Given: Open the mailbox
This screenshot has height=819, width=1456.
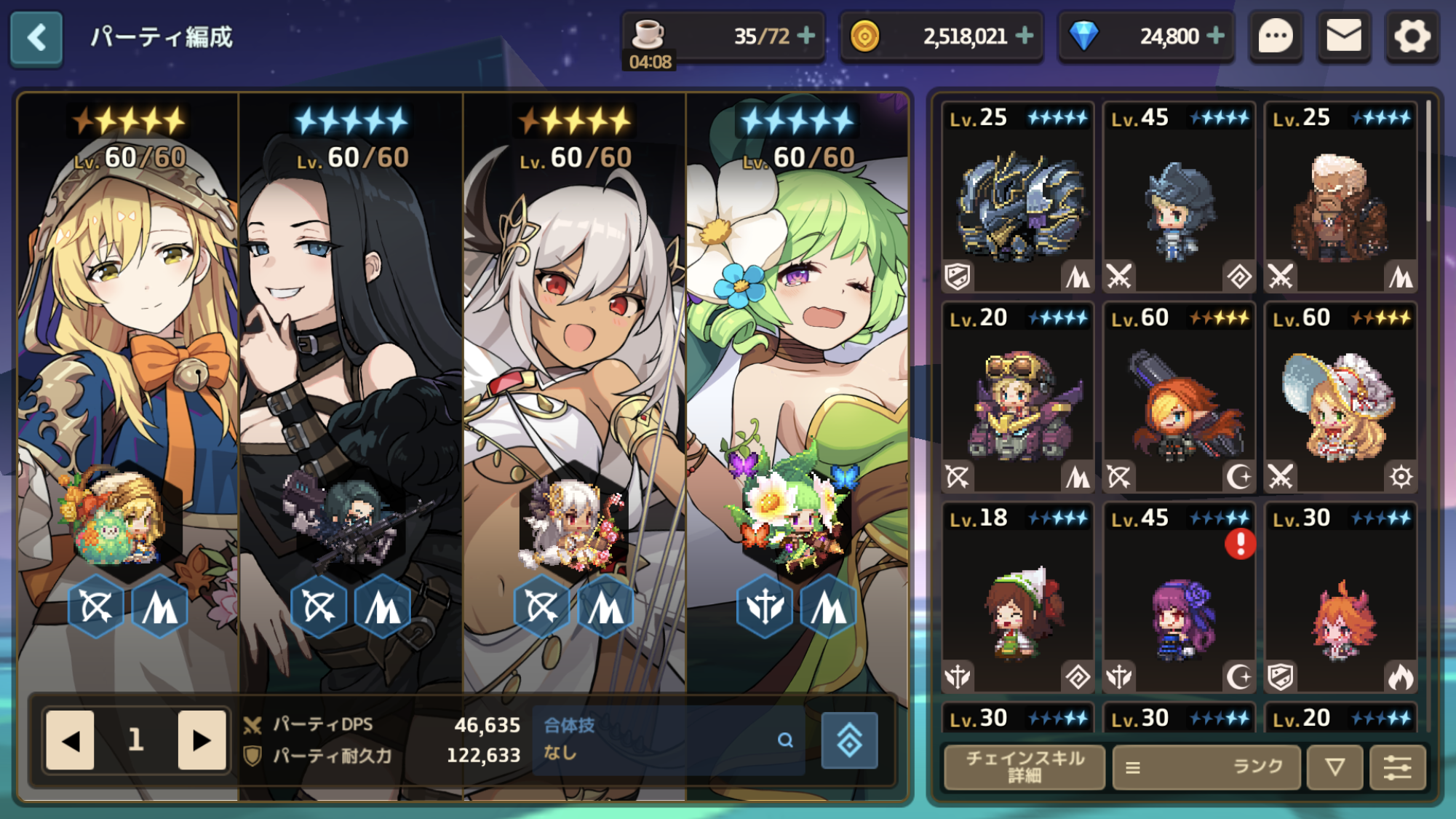Looking at the screenshot, I should click(1343, 36).
